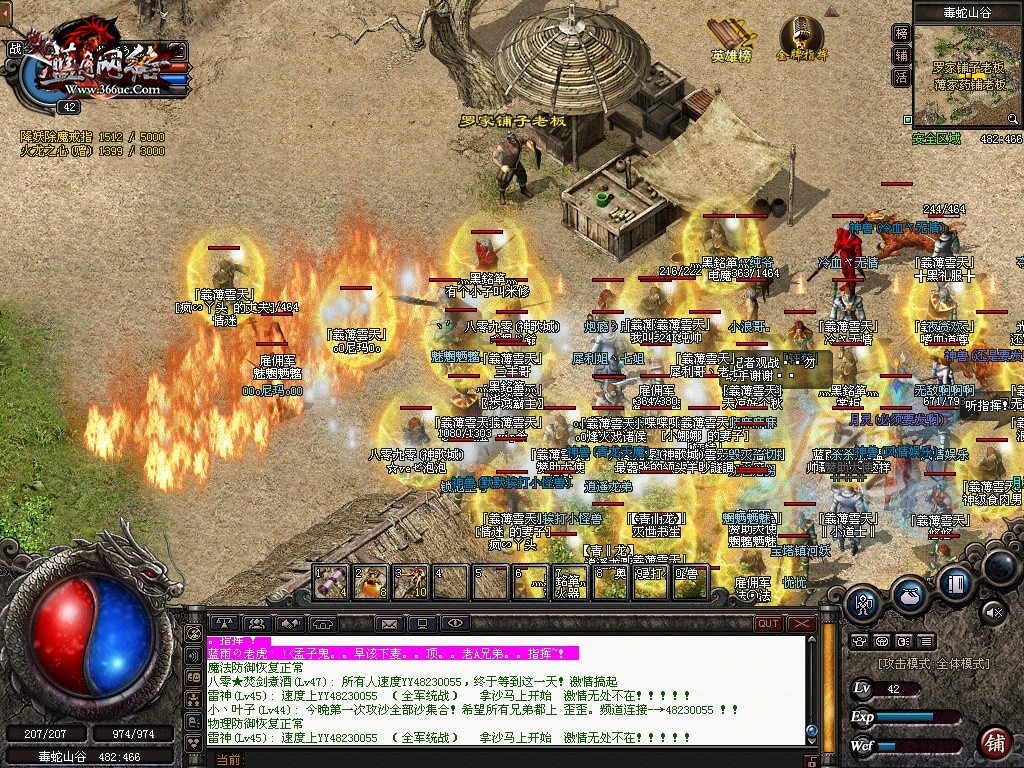The height and width of the screenshot is (768, 1024).
Task: Use the scroll item in hotbar slot 1
Action: [331, 582]
